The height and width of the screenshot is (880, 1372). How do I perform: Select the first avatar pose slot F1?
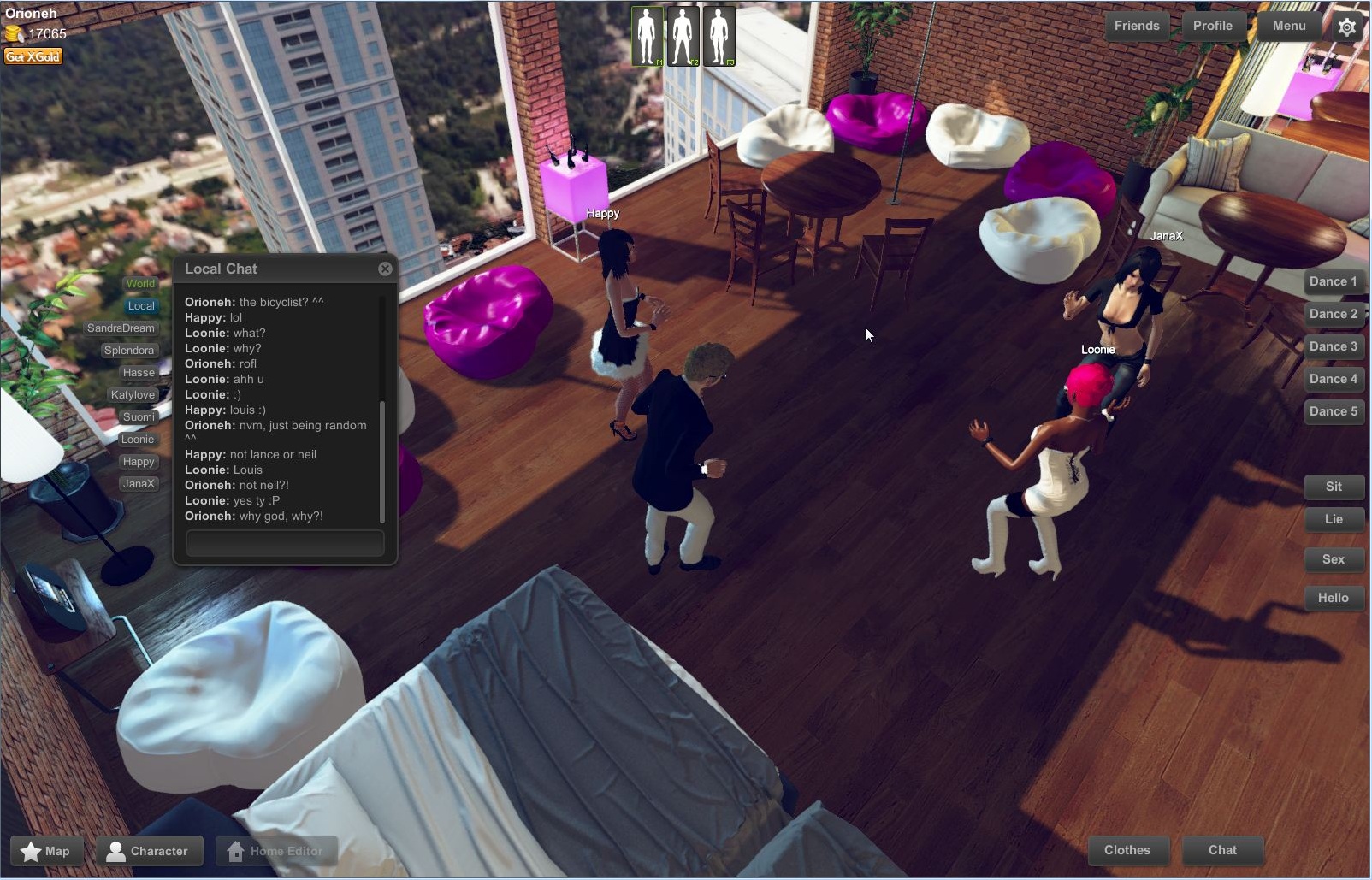pyautogui.click(x=648, y=35)
